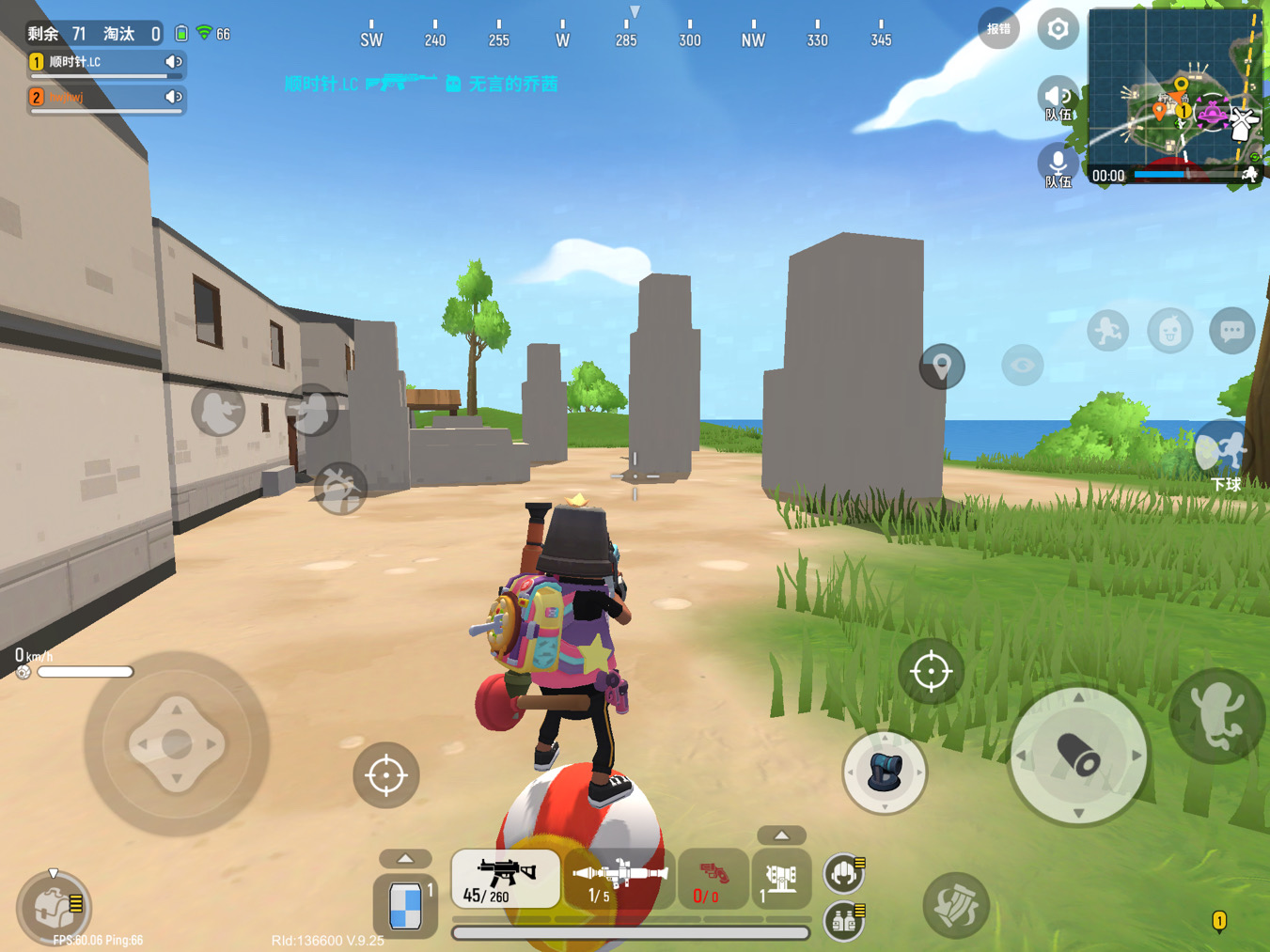This screenshot has height=952, width=1270.
Task: Toggle the 队伍 team microphone
Action: [1058, 164]
